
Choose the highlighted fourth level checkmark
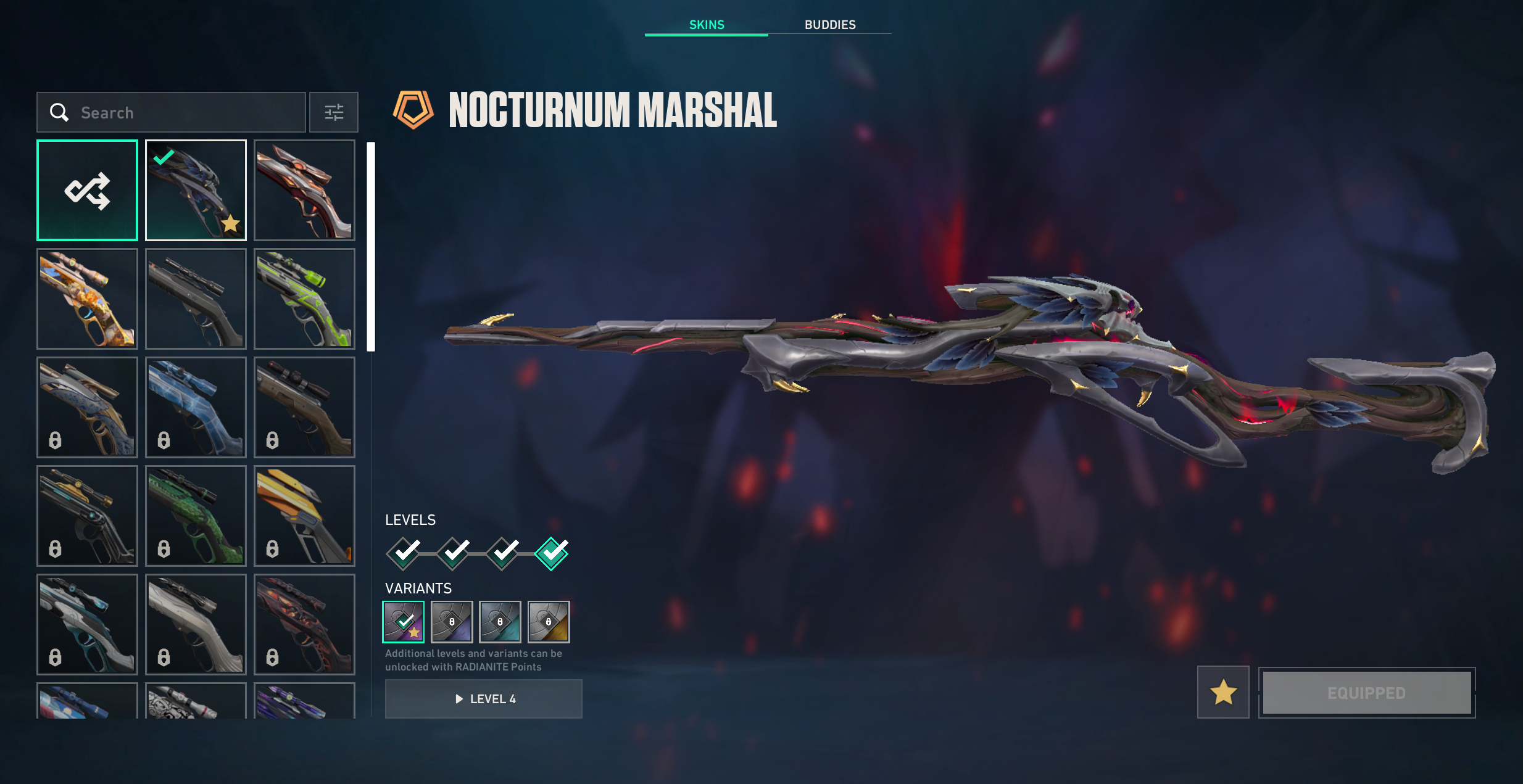point(551,553)
